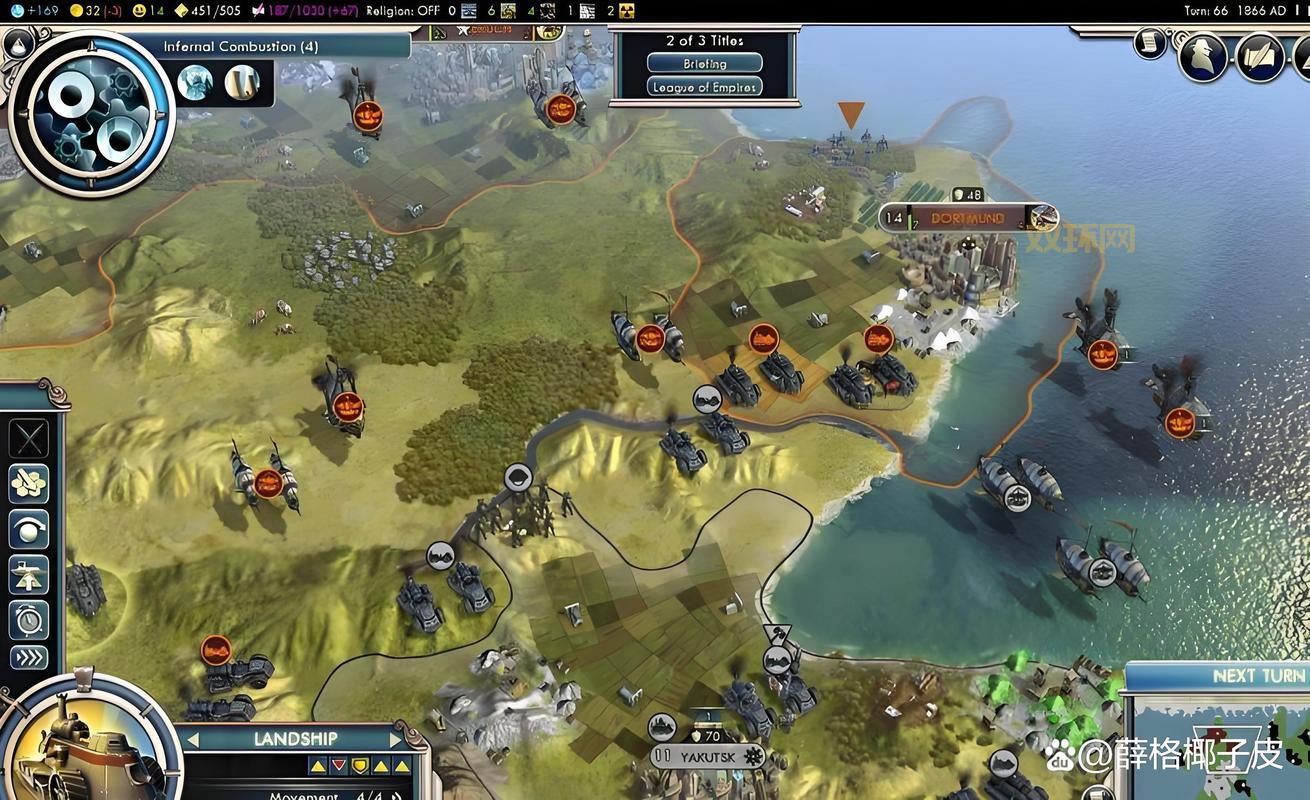The width and height of the screenshot is (1310, 800).
Task: Open the espionage spy overview
Action: click(x=1201, y=56)
